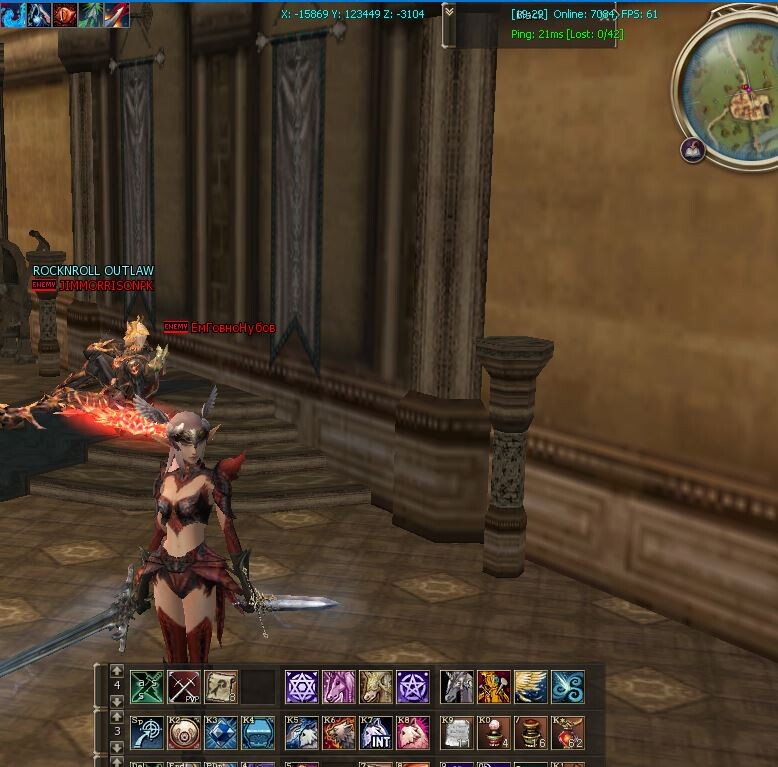Select the red eye buff icon
The width and height of the screenshot is (778, 767).
(x=65, y=14)
